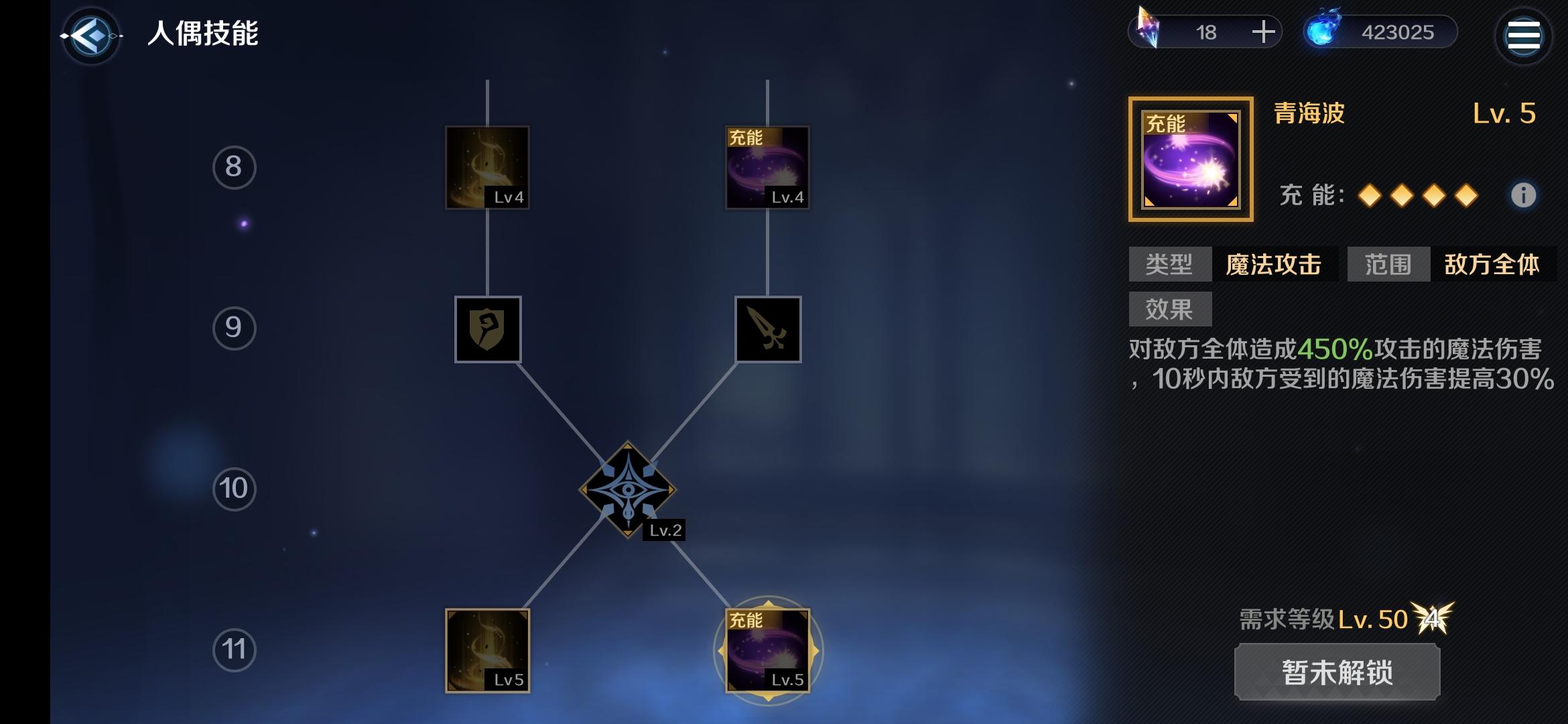
Task: Click the crystal currency icon
Action: coord(1148,31)
